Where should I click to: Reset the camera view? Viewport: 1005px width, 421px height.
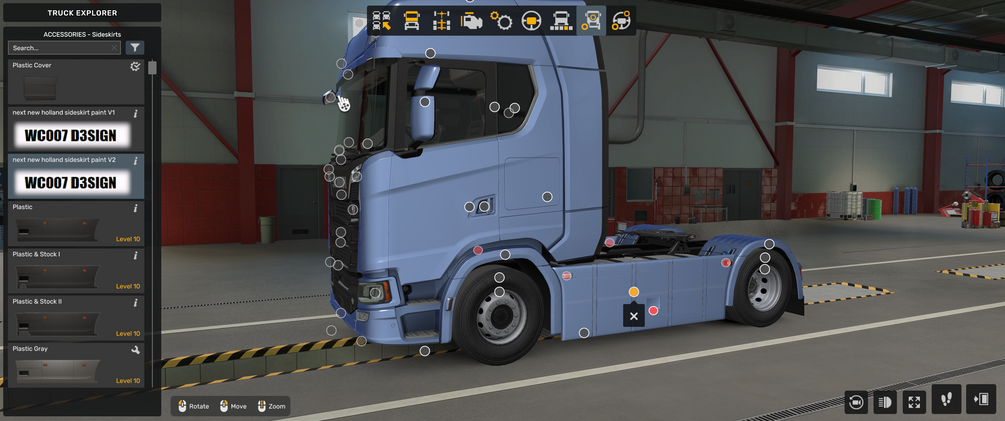point(856,401)
